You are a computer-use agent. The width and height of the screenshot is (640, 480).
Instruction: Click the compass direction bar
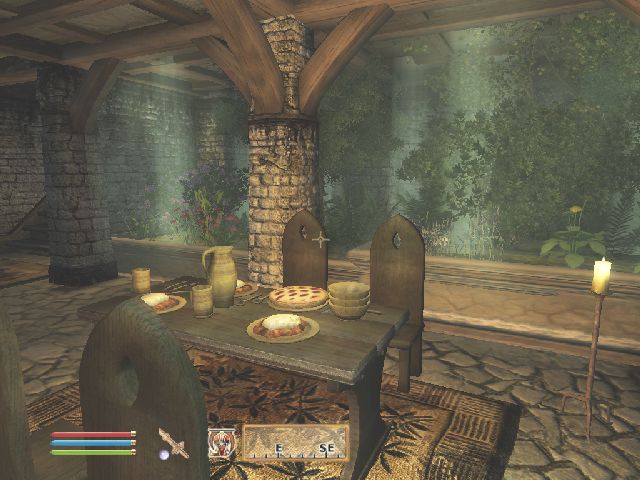coord(295,442)
